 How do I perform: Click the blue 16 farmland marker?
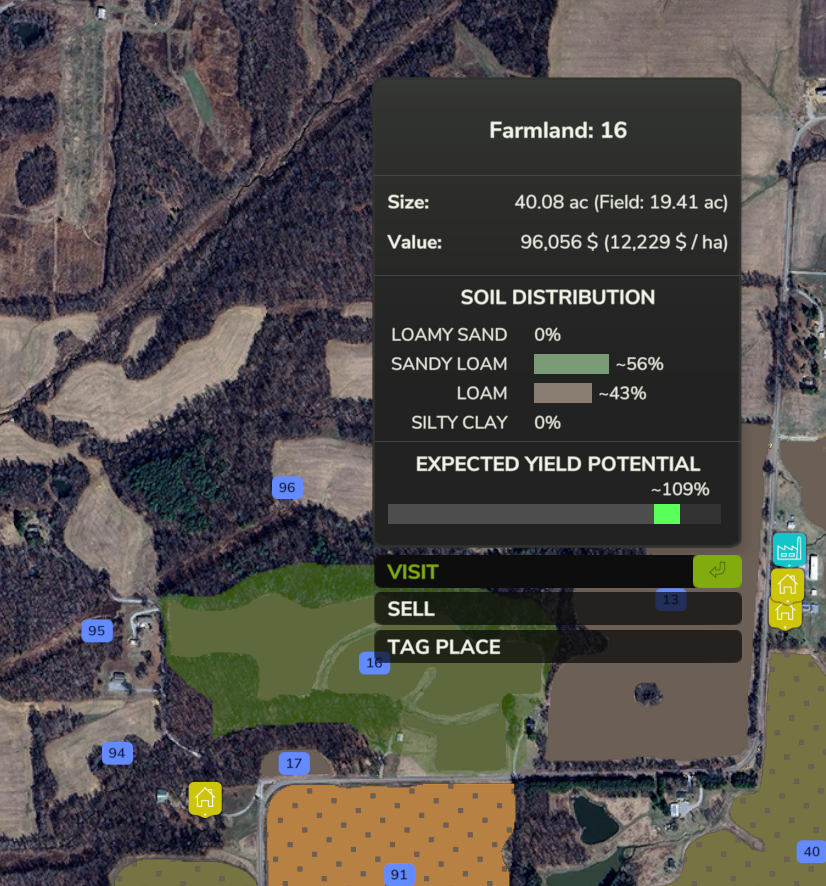[374, 662]
